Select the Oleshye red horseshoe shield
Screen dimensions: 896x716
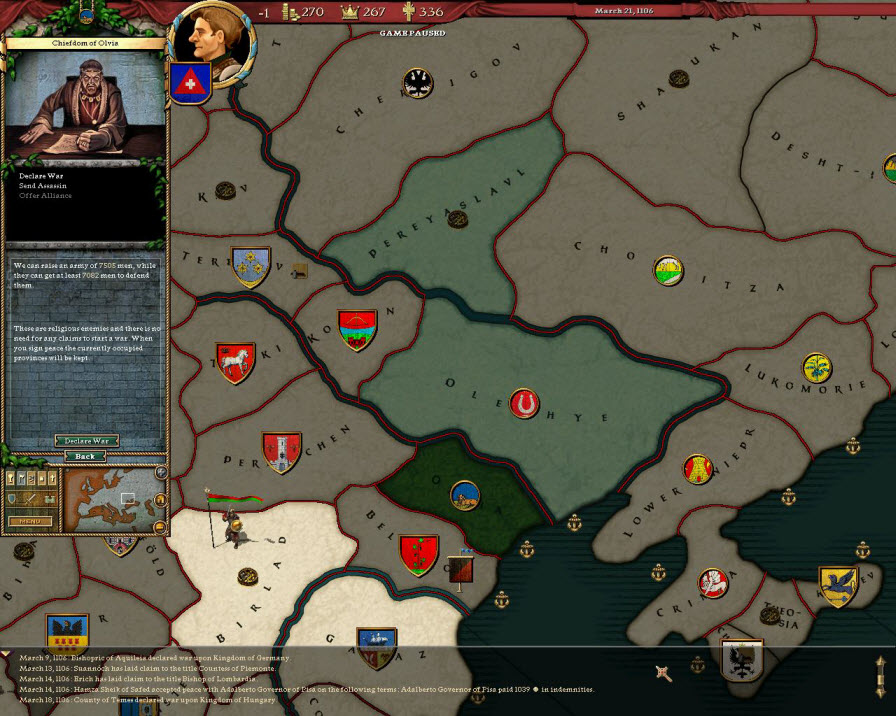pos(523,404)
